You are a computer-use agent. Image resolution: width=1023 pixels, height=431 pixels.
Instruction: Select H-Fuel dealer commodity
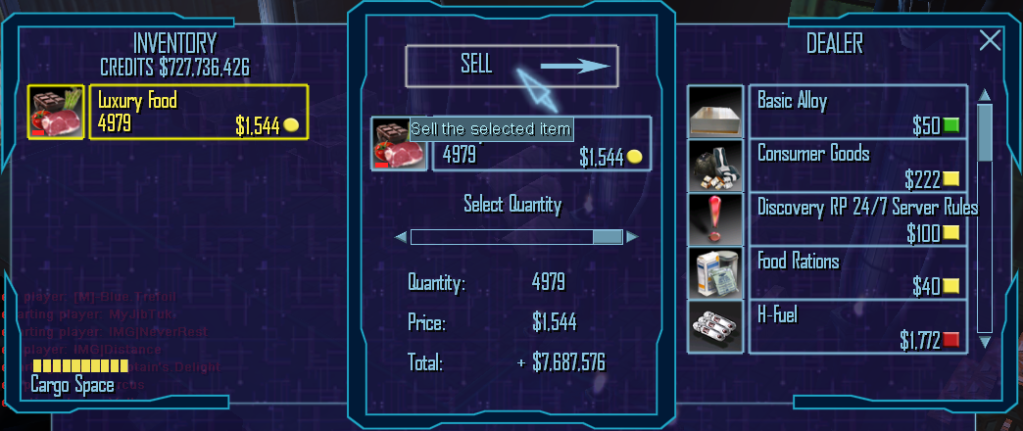click(x=857, y=327)
